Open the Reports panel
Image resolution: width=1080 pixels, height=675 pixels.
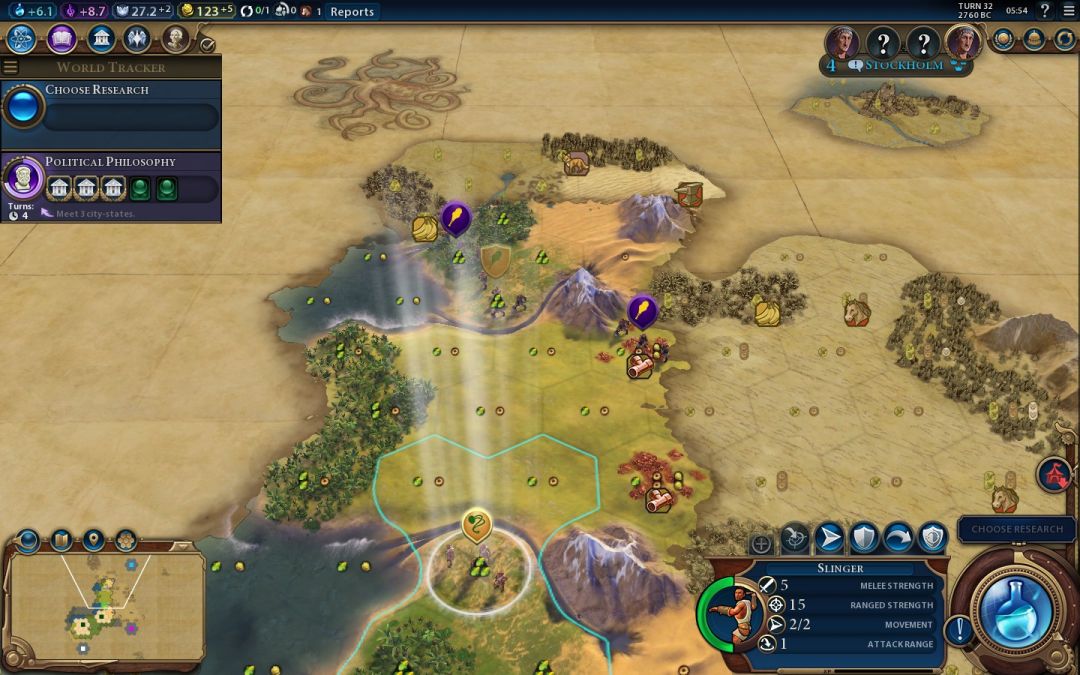(351, 12)
